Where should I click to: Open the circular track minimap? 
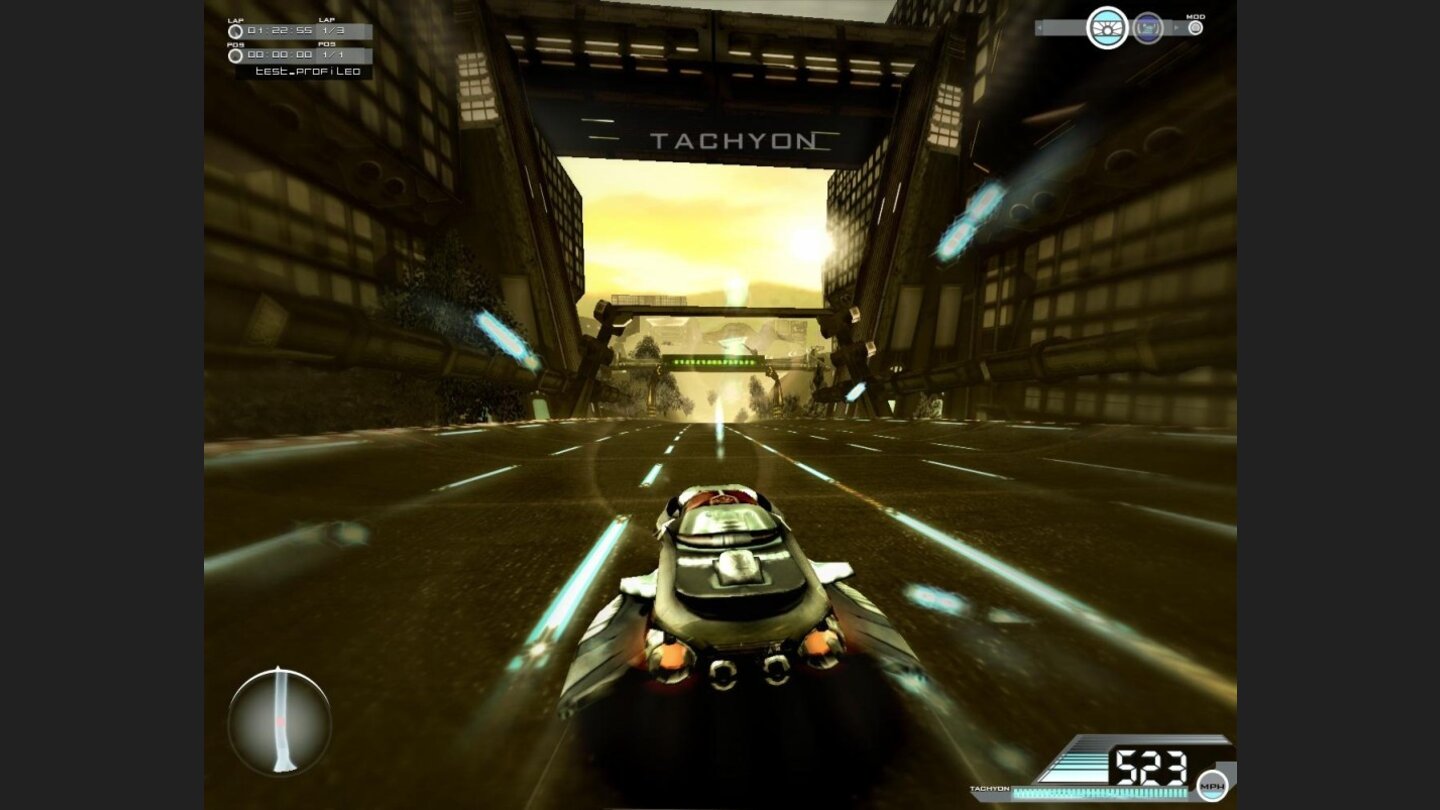[x=279, y=720]
